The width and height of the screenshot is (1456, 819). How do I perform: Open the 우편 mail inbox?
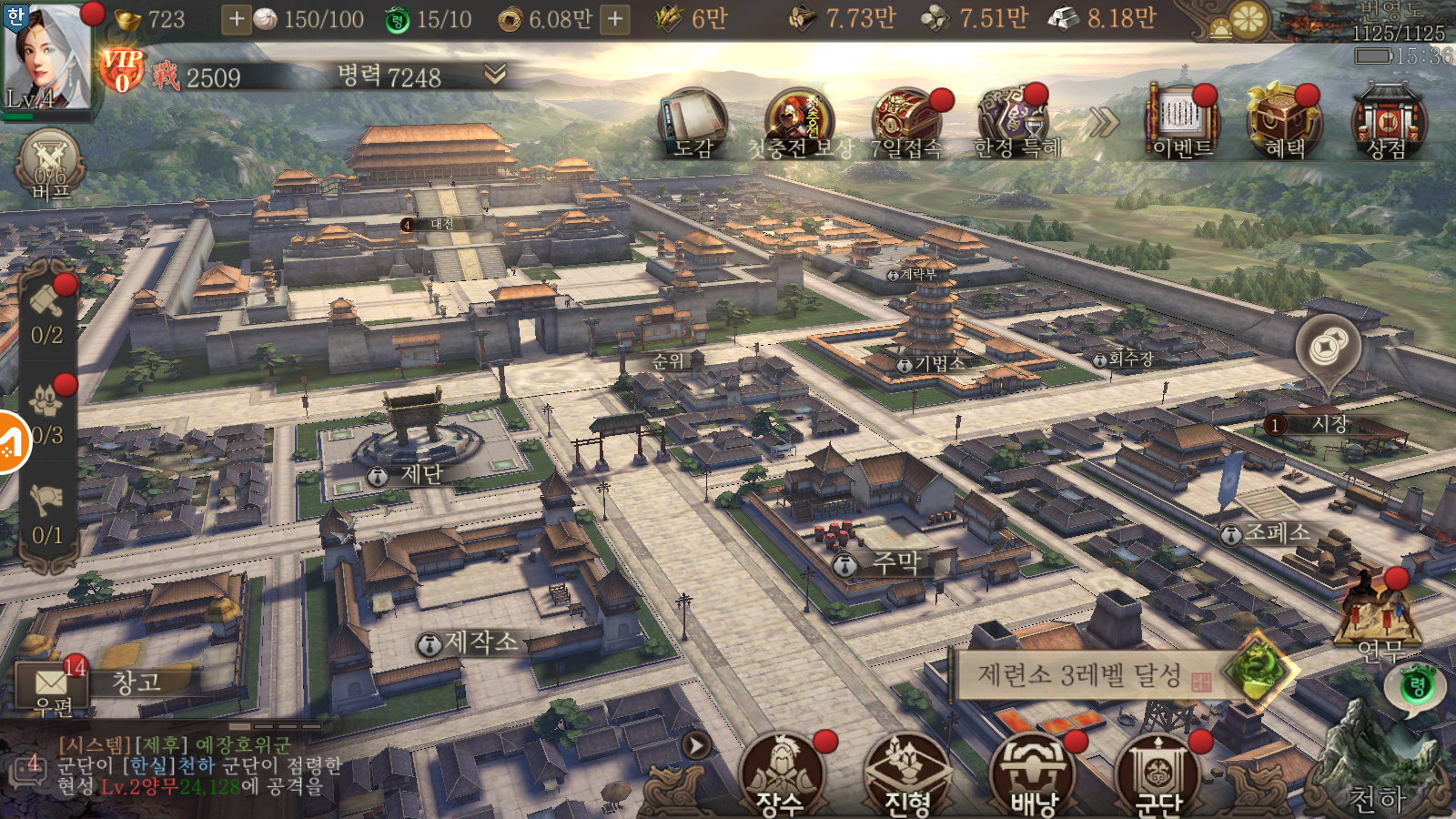[x=51, y=688]
